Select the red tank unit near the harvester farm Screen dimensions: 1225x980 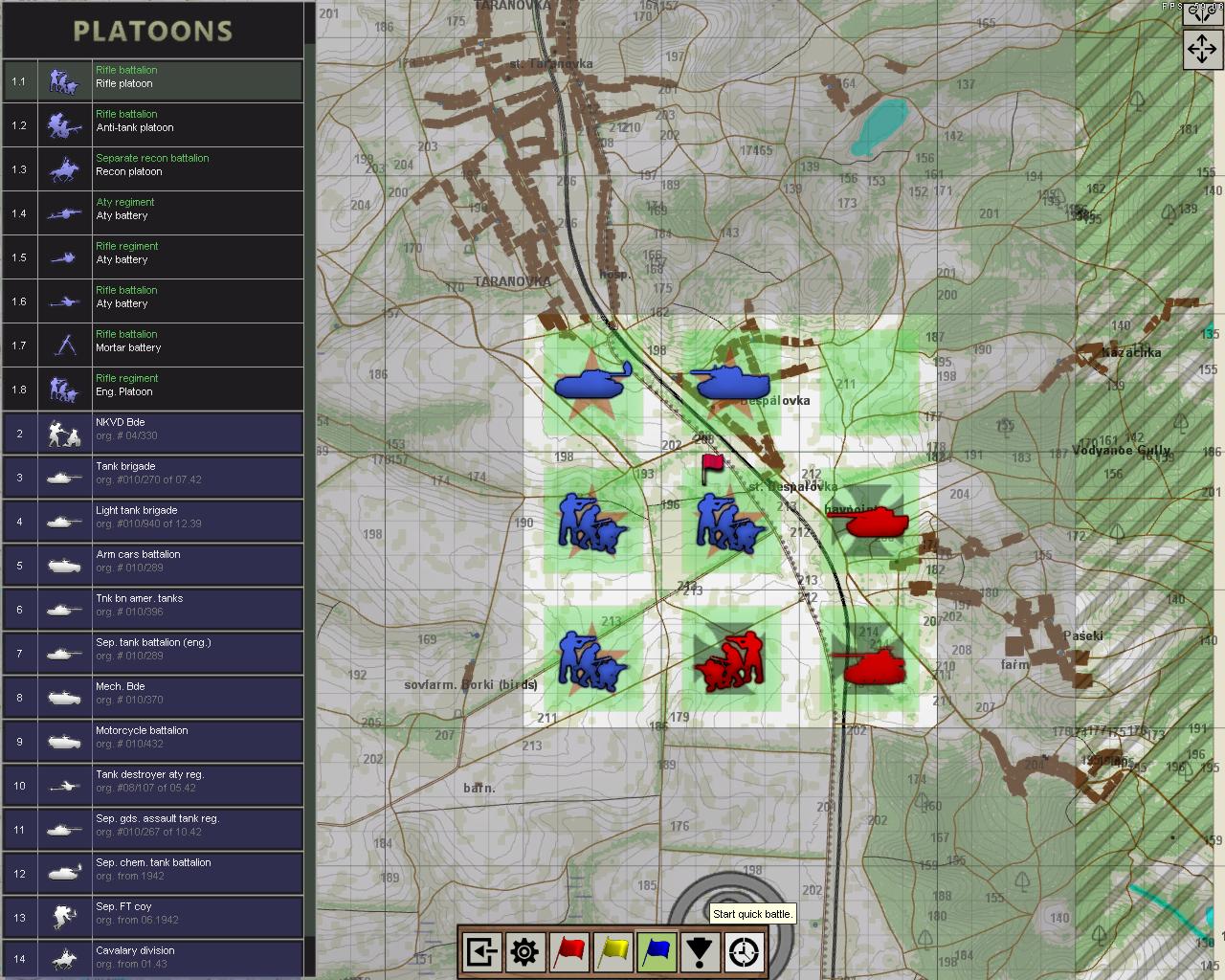(876, 523)
